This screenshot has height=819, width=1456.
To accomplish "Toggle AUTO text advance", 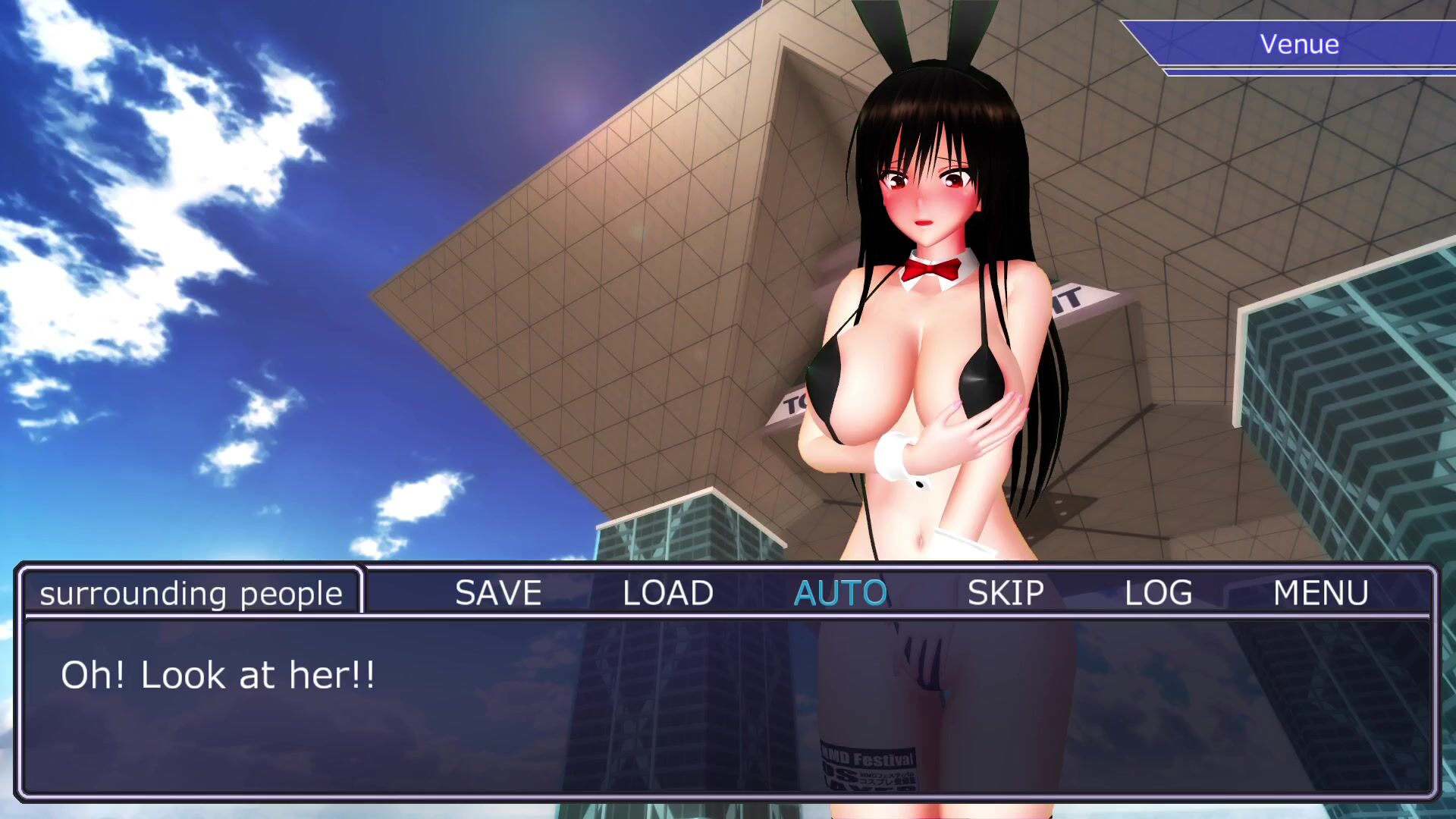I will 840,593.
